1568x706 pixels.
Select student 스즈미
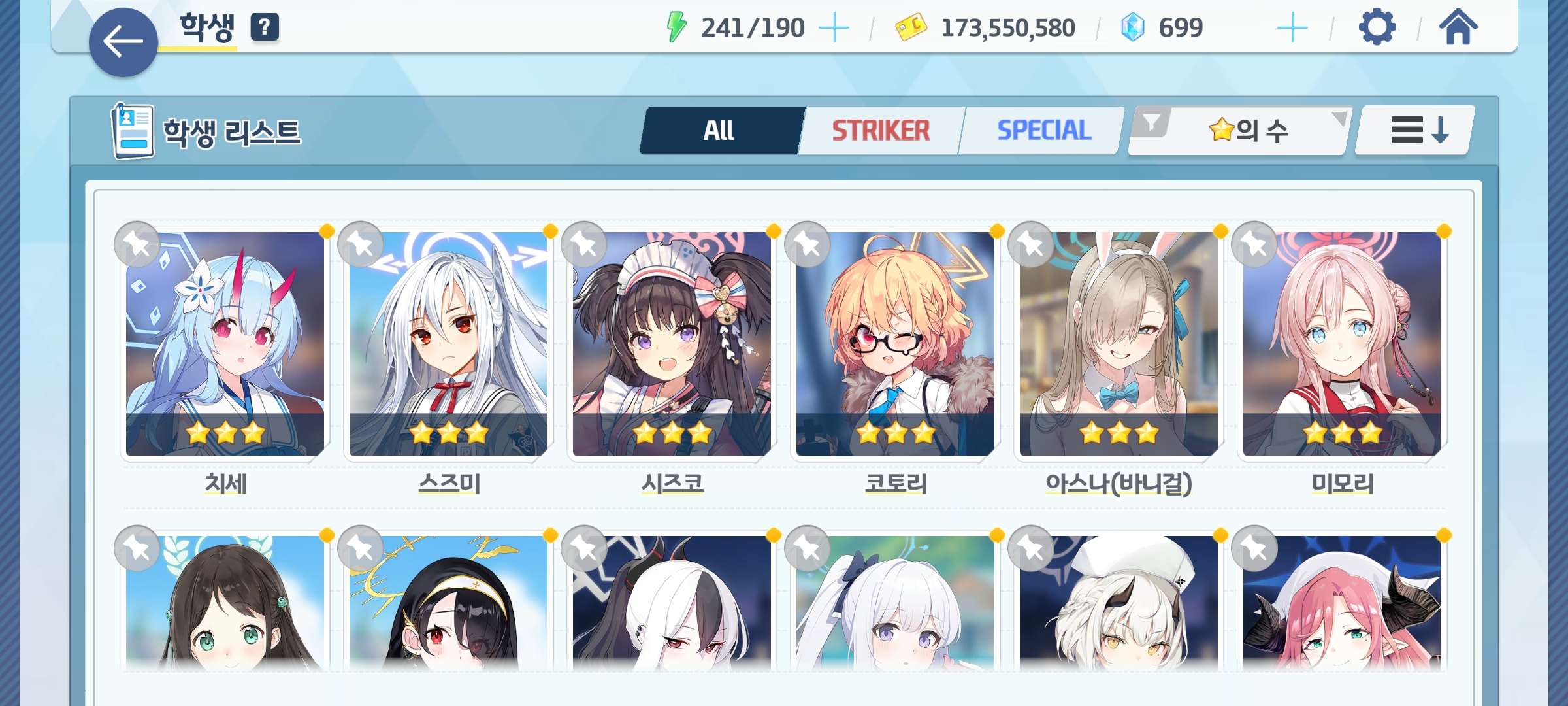coord(448,343)
